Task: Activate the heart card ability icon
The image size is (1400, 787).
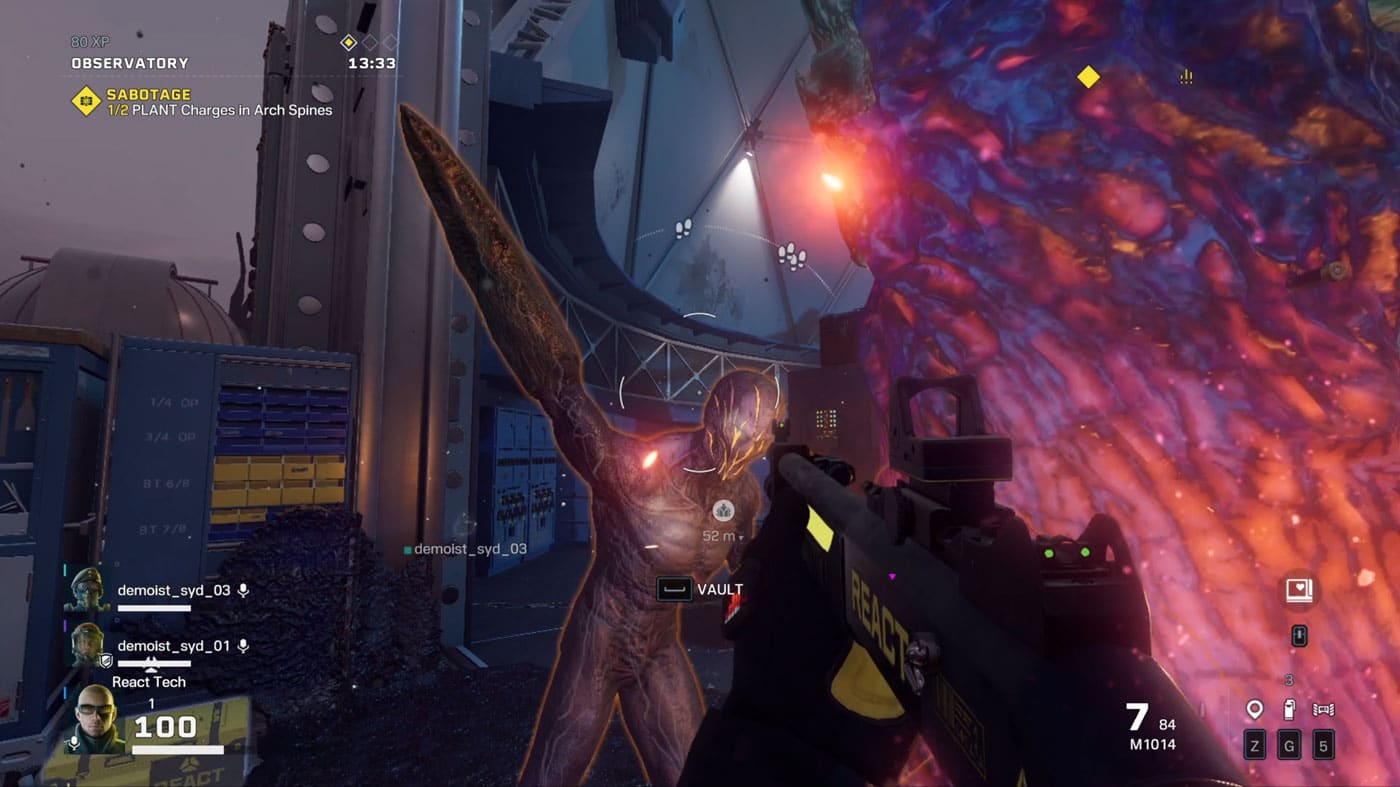Action: tap(1299, 592)
